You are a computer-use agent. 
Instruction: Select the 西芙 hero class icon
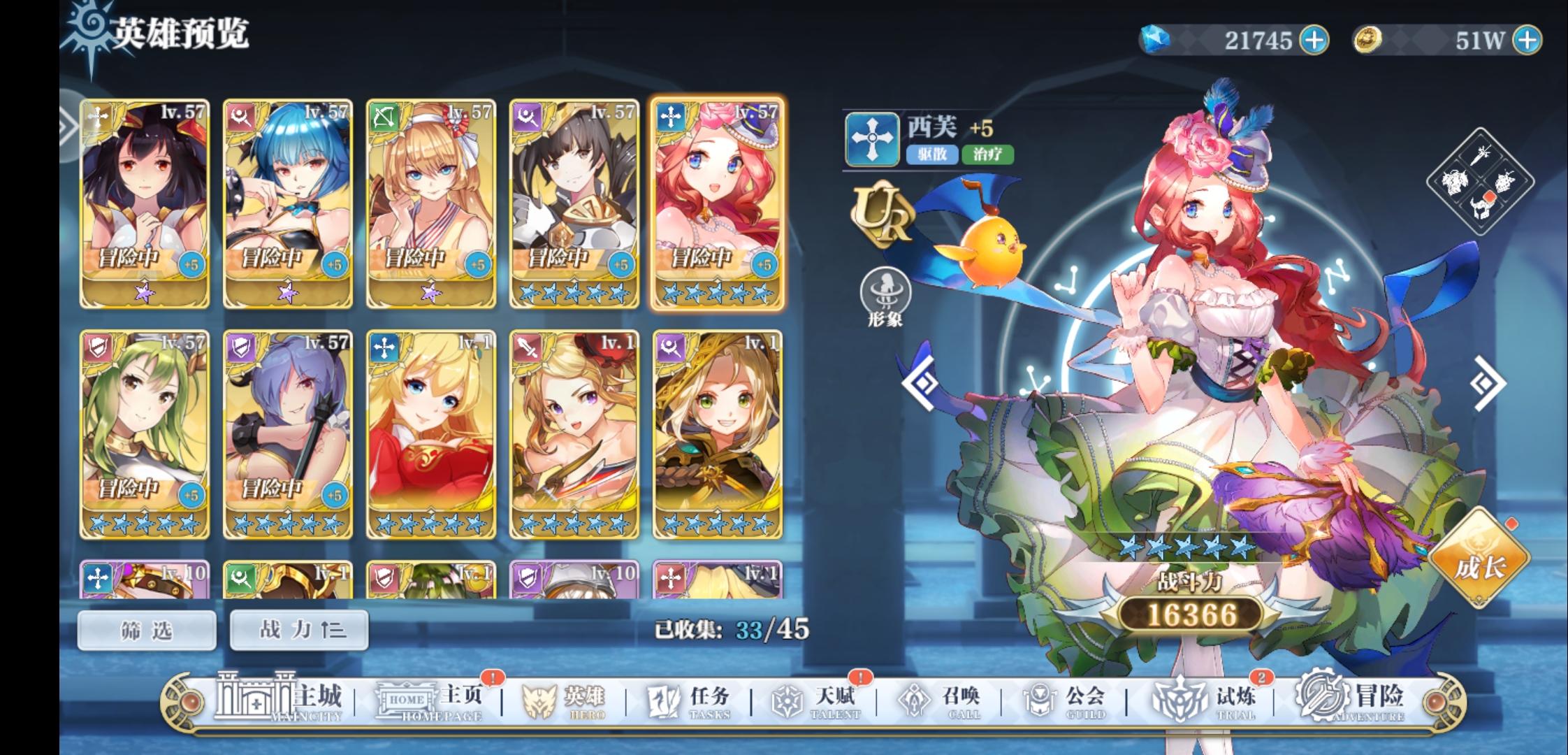[x=871, y=138]
